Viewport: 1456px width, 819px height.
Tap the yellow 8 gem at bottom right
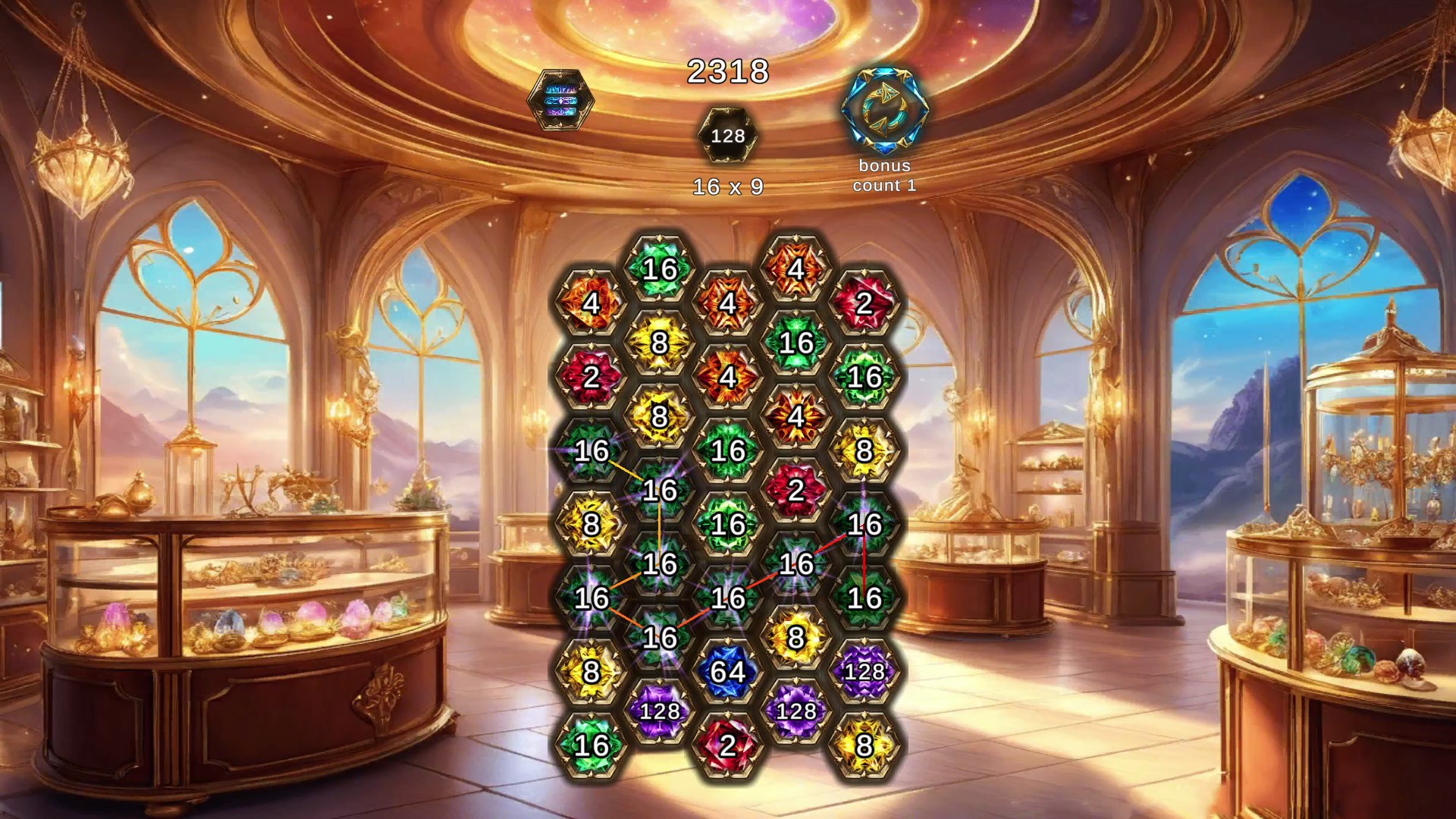pos(865,747)
